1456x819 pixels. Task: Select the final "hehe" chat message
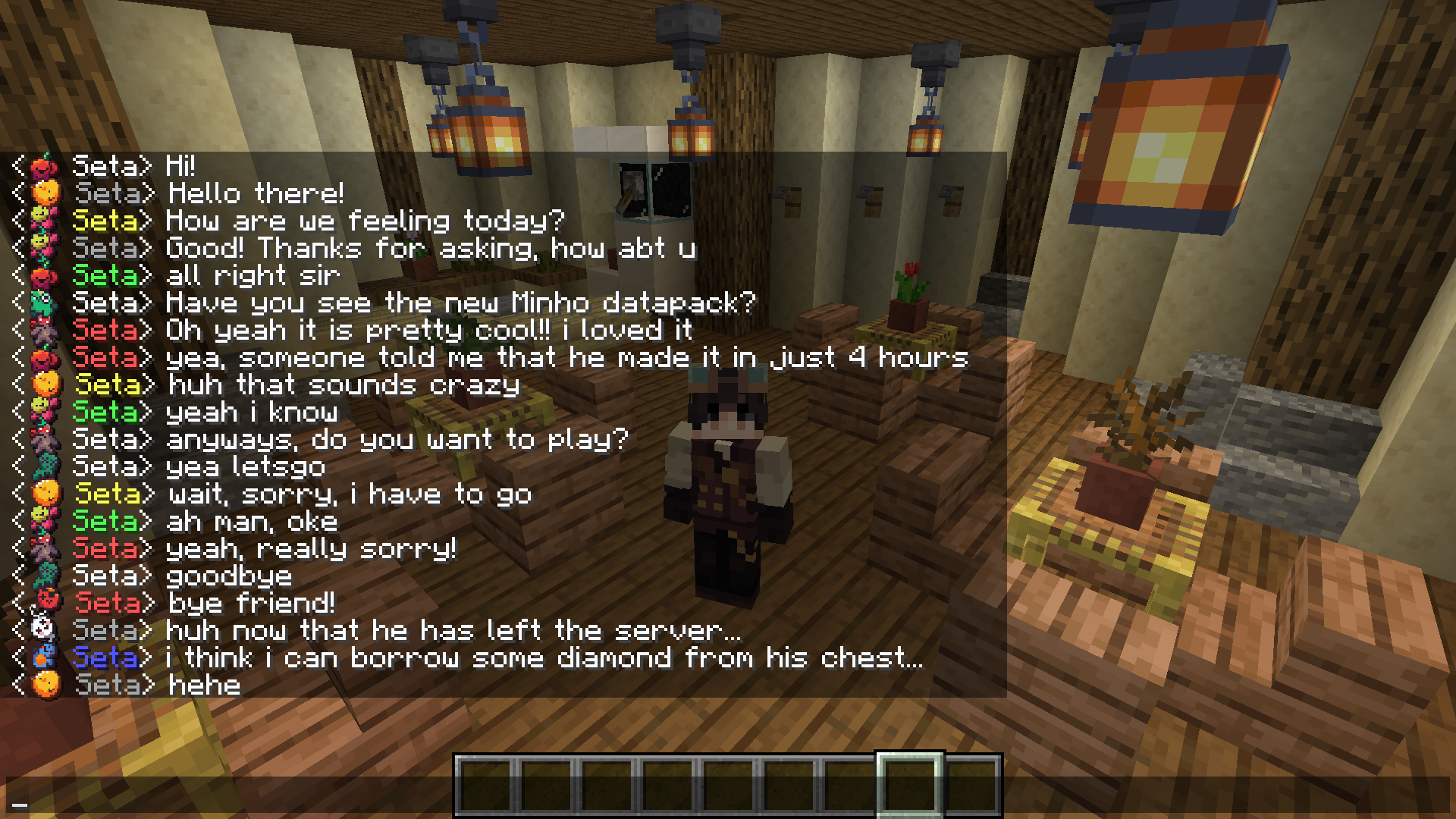point(204,685)
